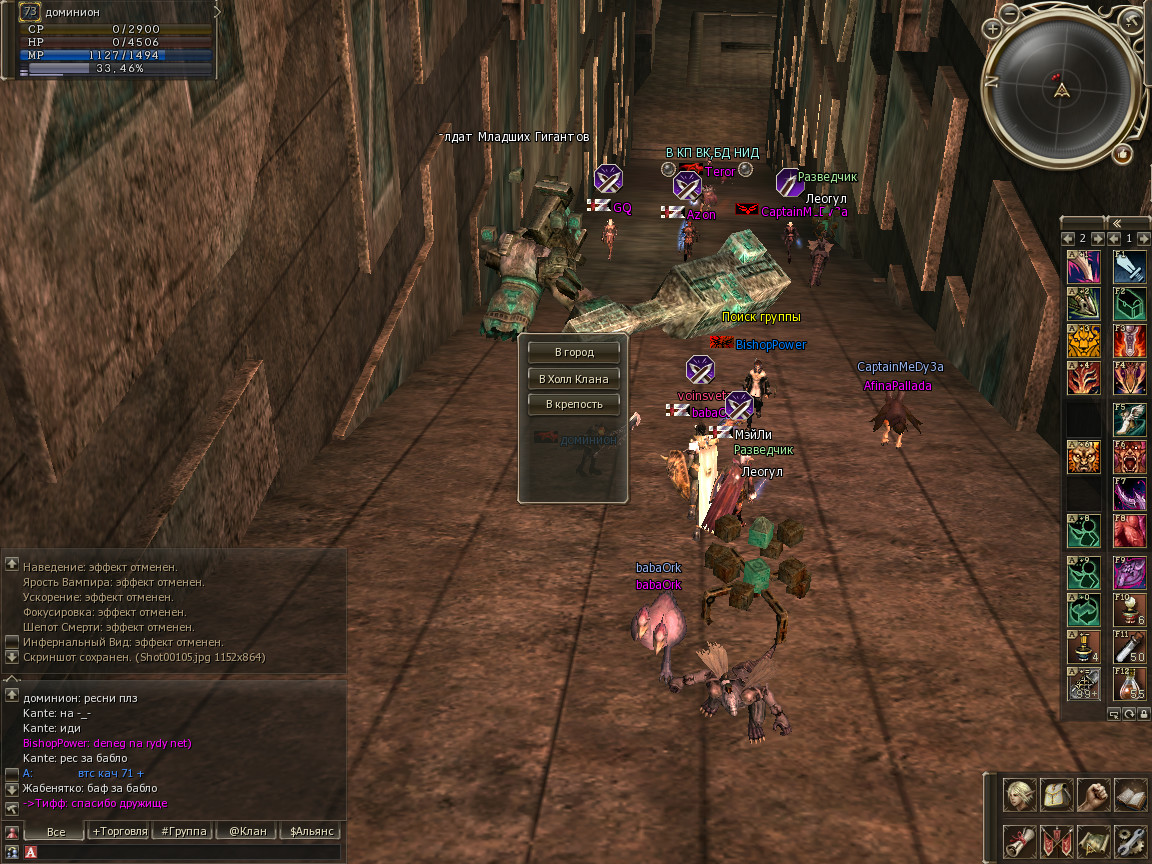
Task: Open the skills spellbook icon
Action: (x=1130, y=795)
